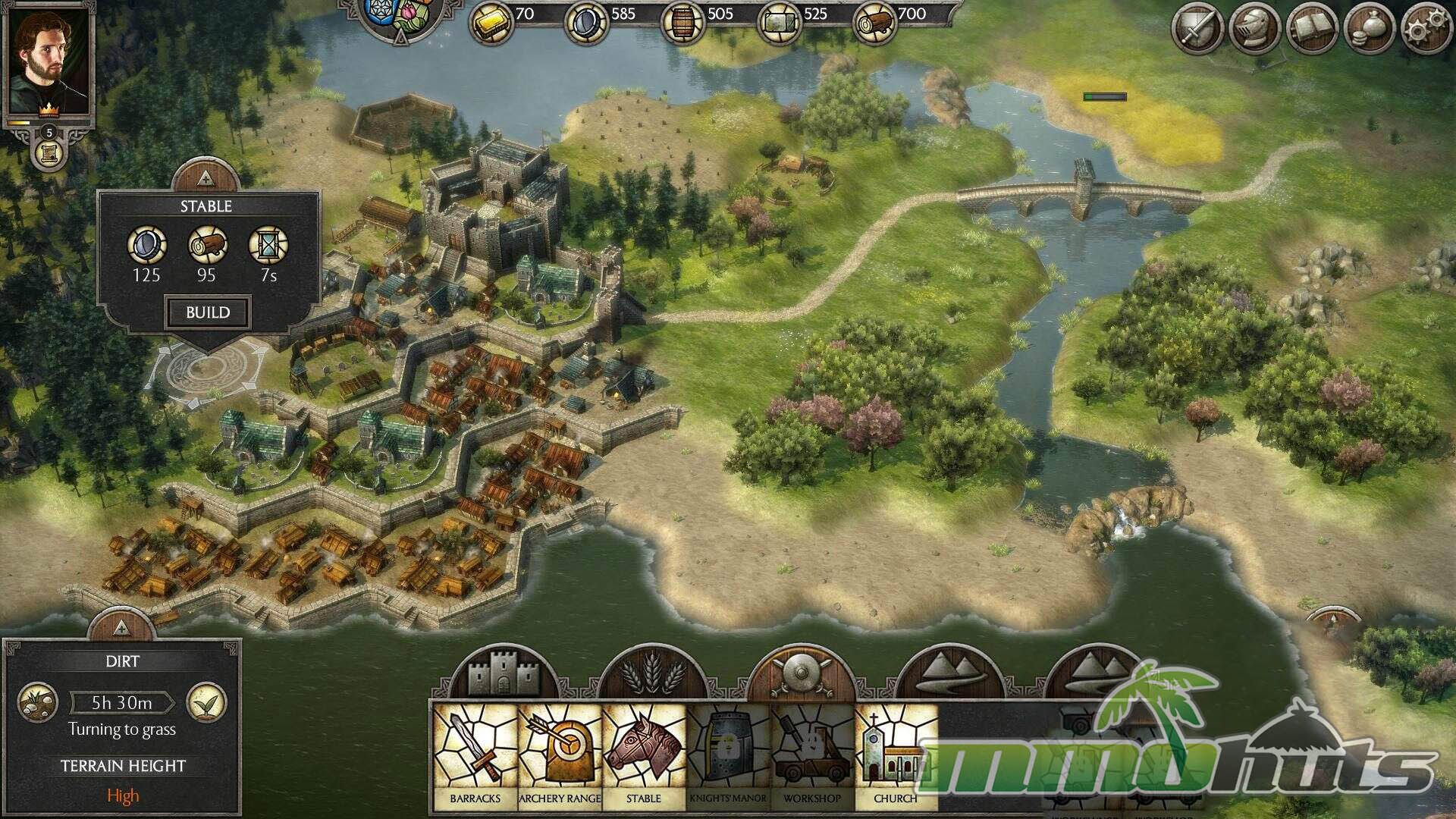Open the sword combat menu icon
Image resolution: width=1456 pixels, height=819 pixels.
point(1198,30)
